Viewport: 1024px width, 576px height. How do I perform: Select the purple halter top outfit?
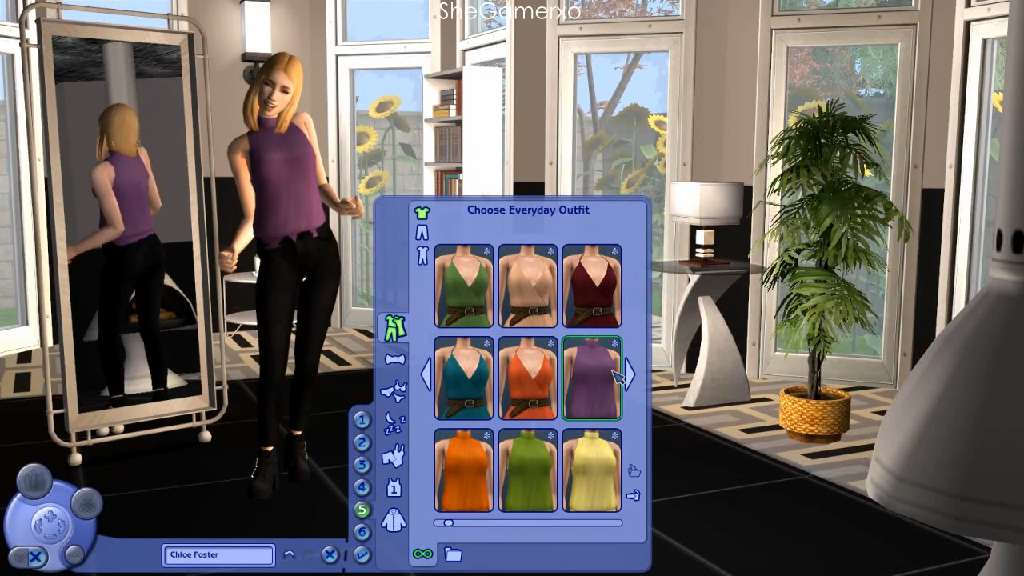(x=592, y=378)
